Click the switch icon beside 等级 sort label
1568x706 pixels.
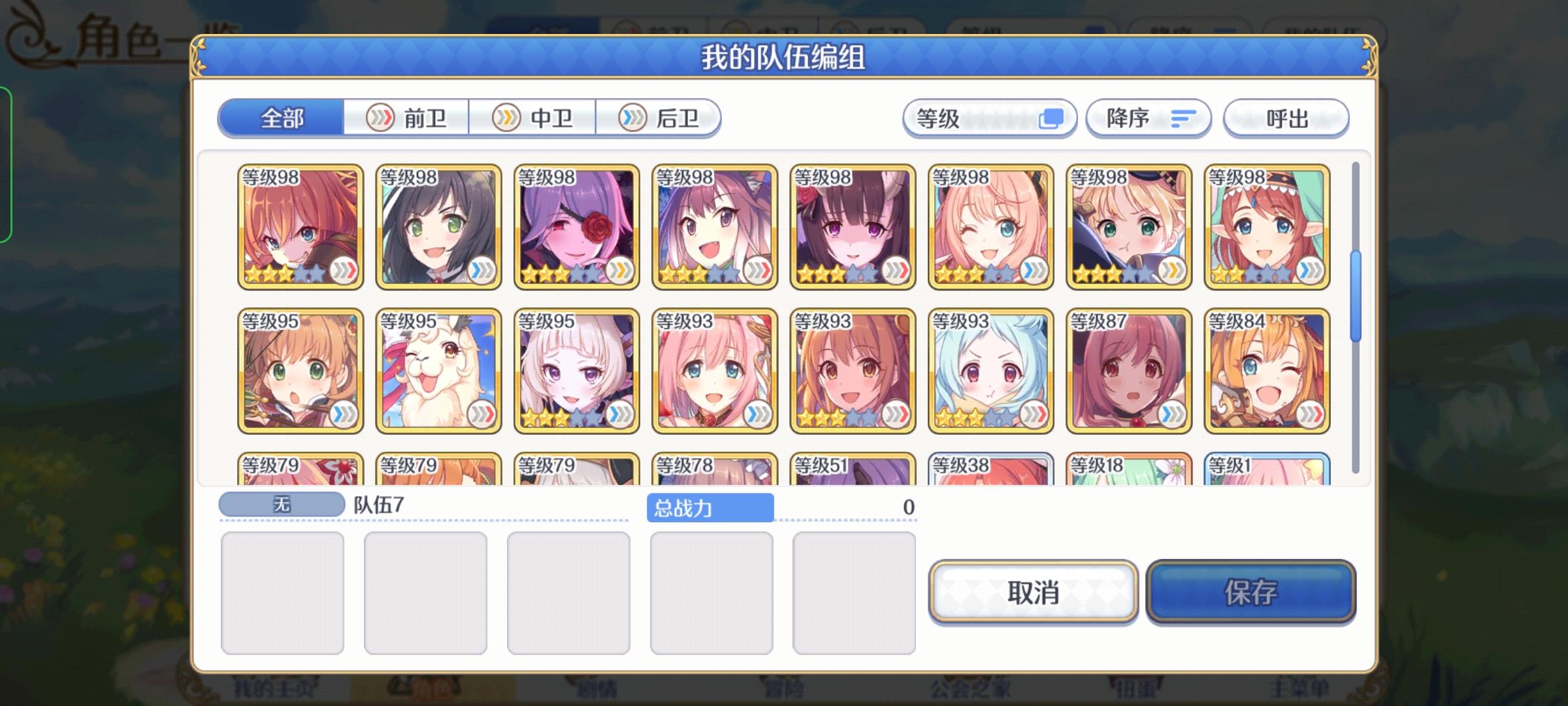[x=1053, y=118]
